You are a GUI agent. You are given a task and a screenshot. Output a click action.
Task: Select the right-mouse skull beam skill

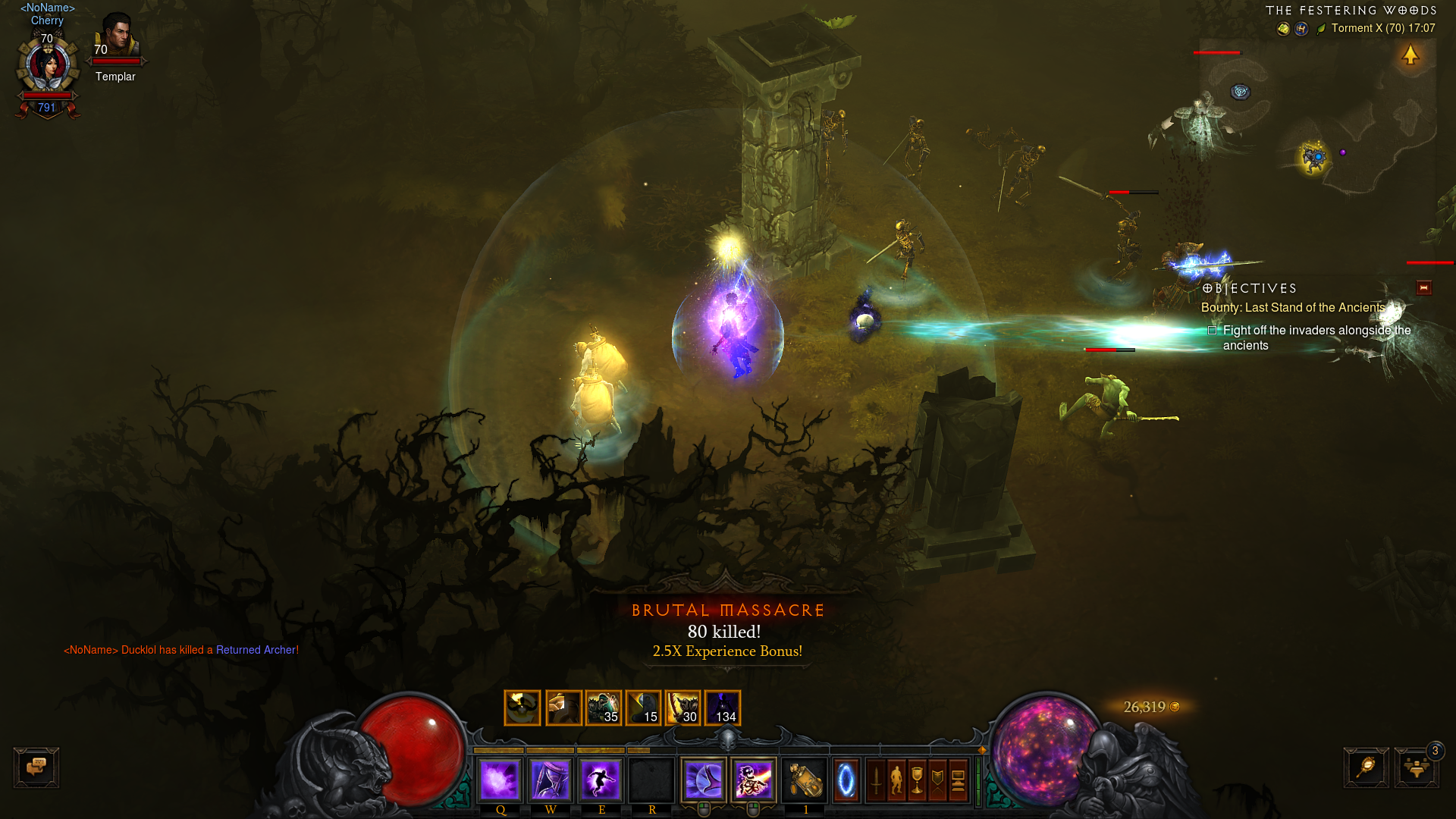tap(754, 780)
